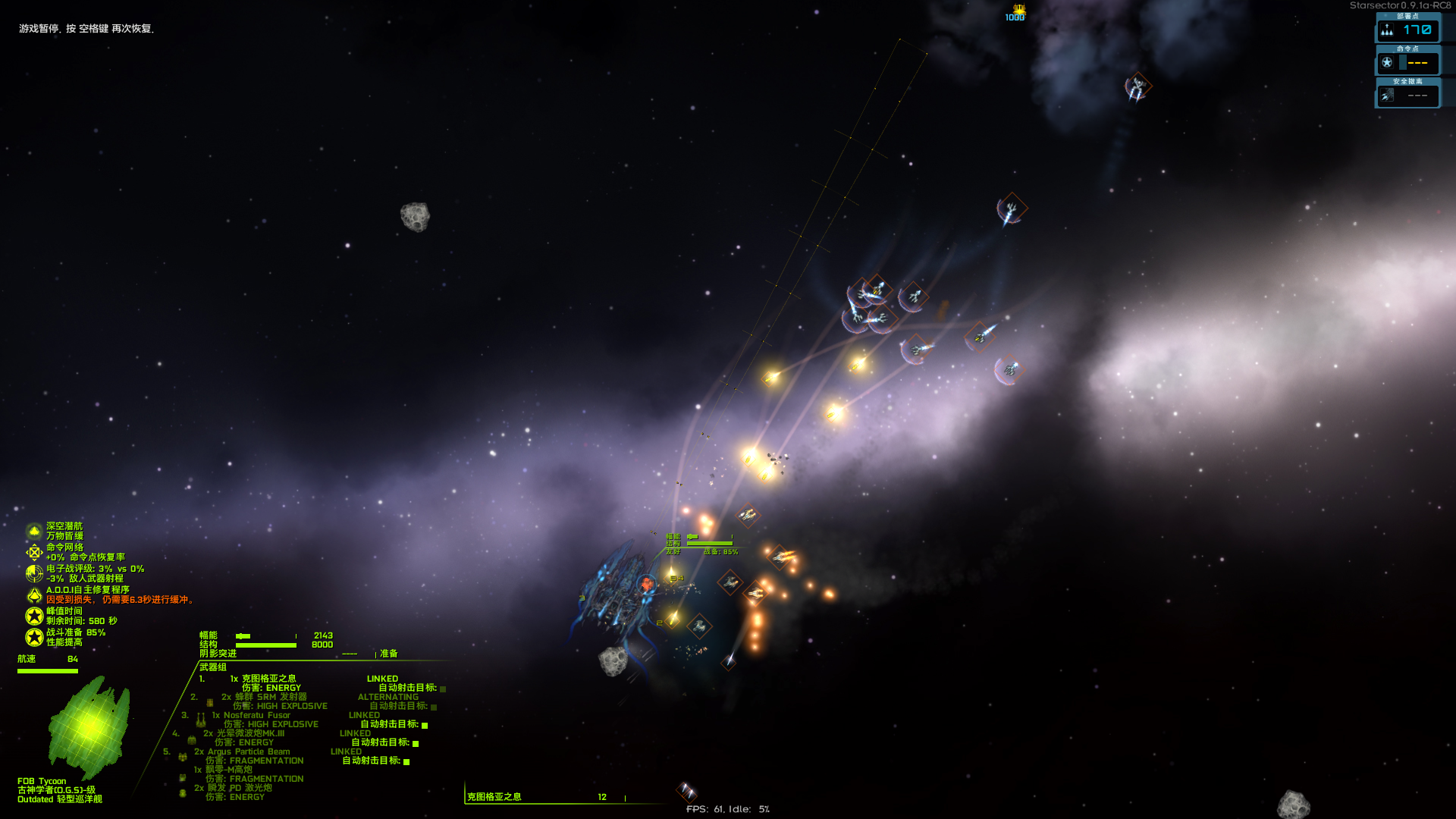Select the 深空潜航 status icon
The width and height of the screenshot is (1456, 819).
point(34,531)
